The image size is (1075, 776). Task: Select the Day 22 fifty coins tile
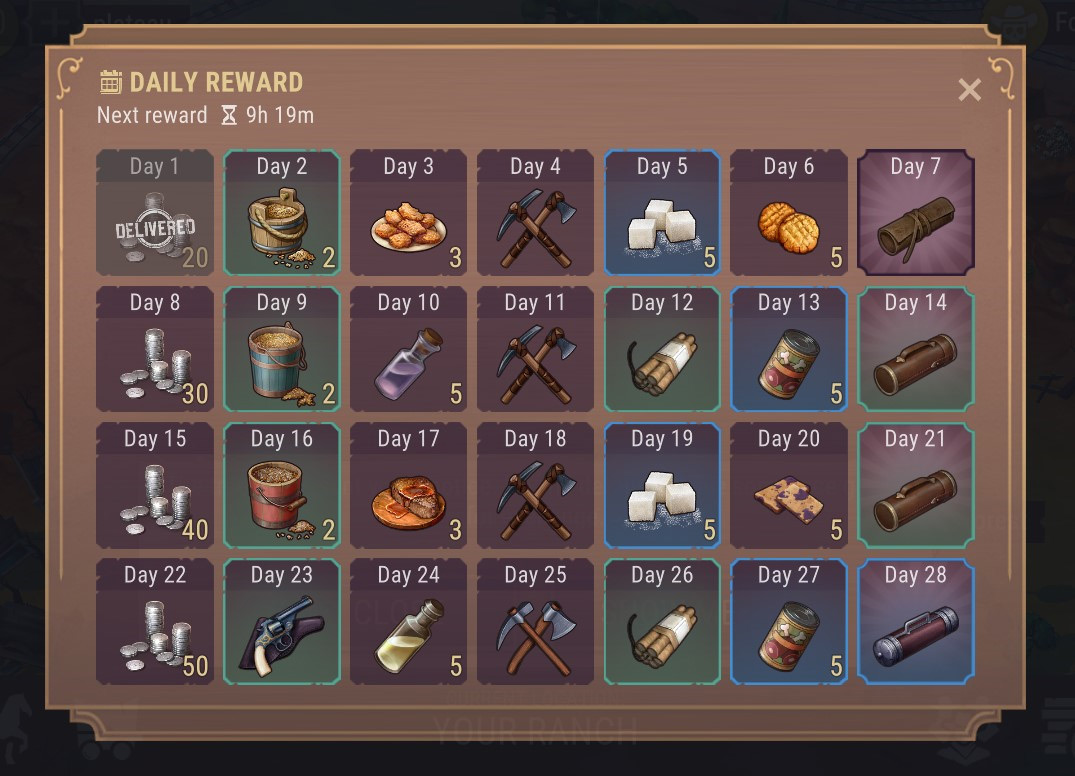click(x=155, y=621)
